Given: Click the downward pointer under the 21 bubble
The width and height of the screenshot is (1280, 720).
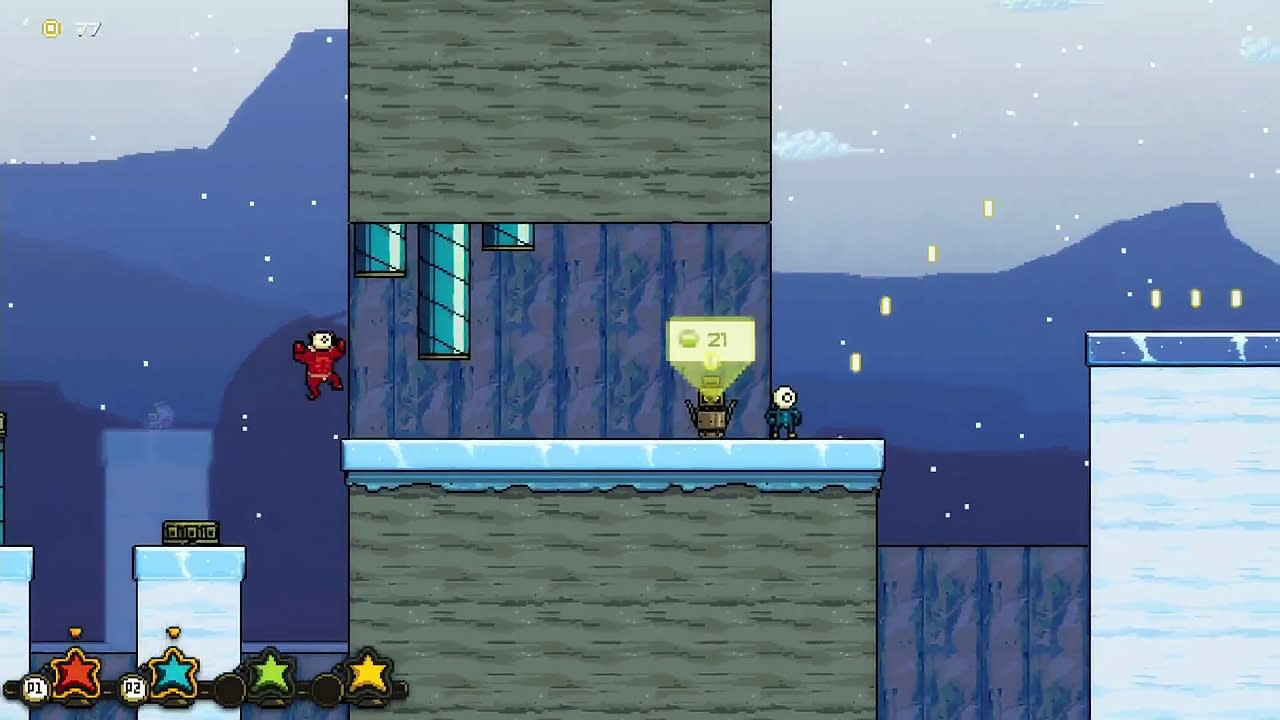Looking at the screenshot, I should pyautogui.click(x=711, y=372).
